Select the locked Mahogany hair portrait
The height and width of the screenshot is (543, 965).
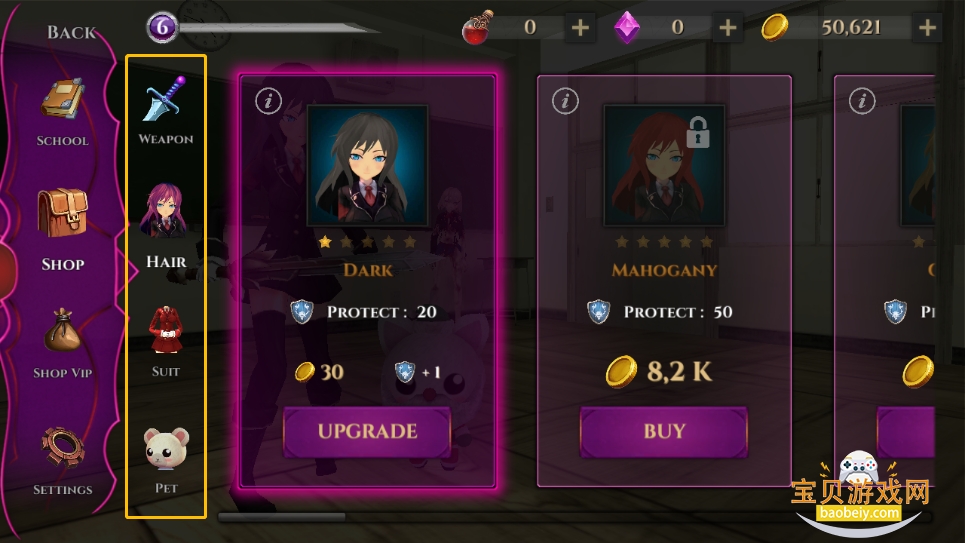664,166
